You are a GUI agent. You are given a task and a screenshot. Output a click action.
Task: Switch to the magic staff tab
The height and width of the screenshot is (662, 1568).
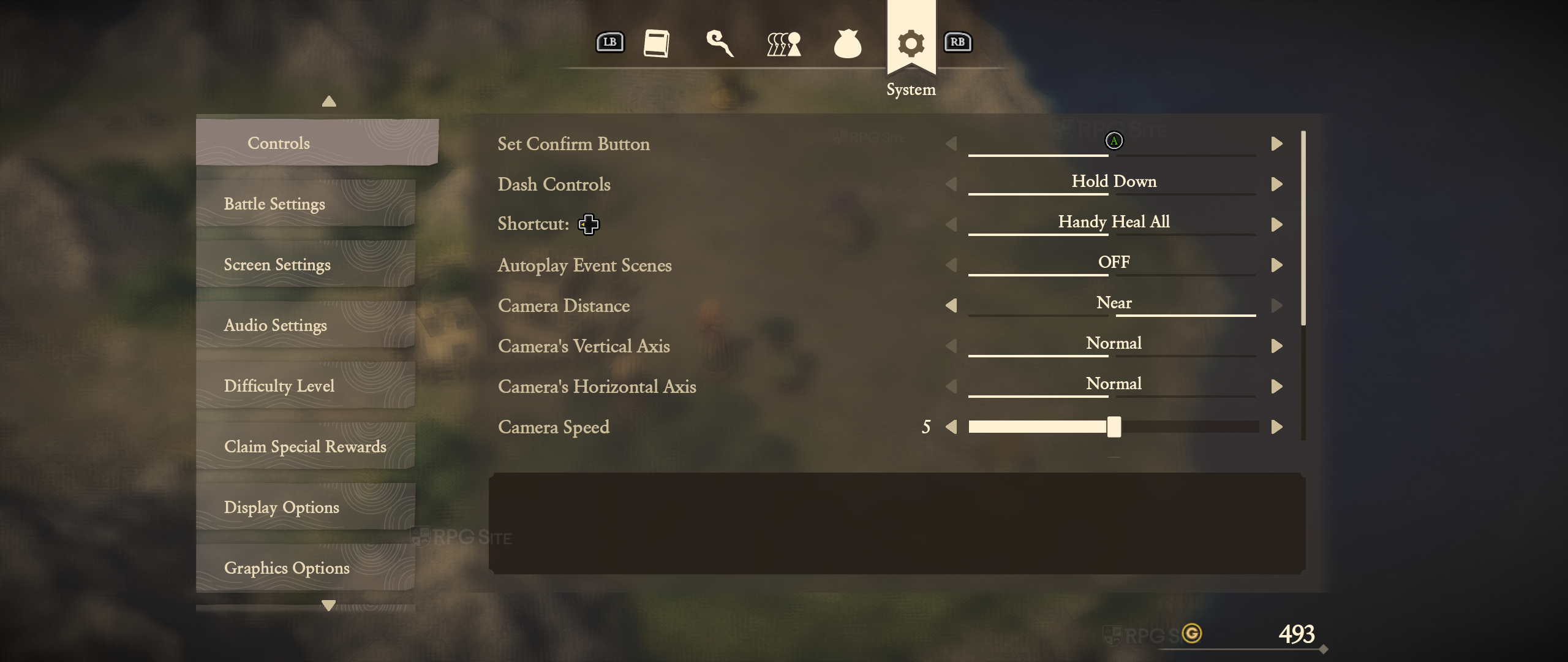(x=720, y=44)
